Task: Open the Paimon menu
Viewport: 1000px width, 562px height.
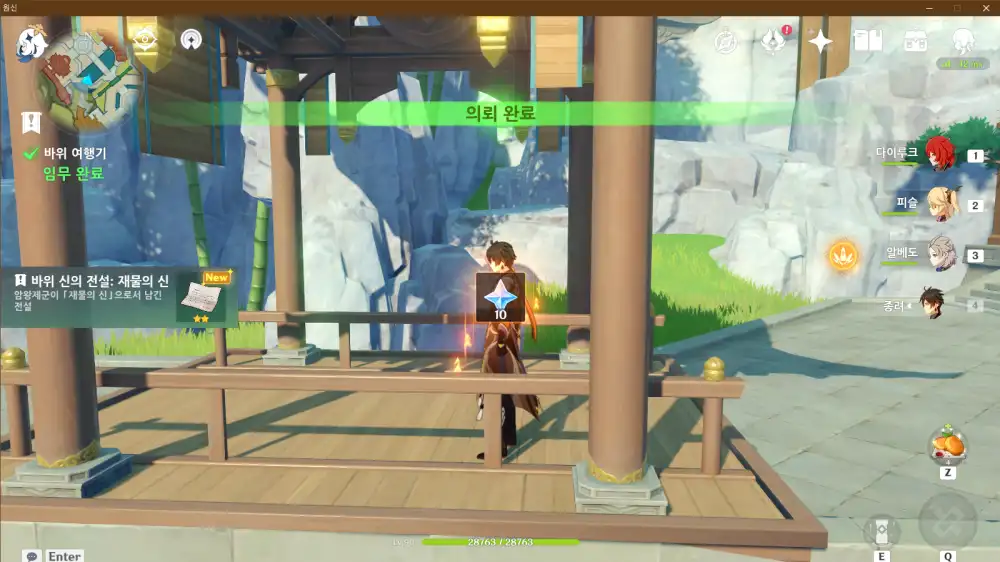Action: [x=28, y=40]
